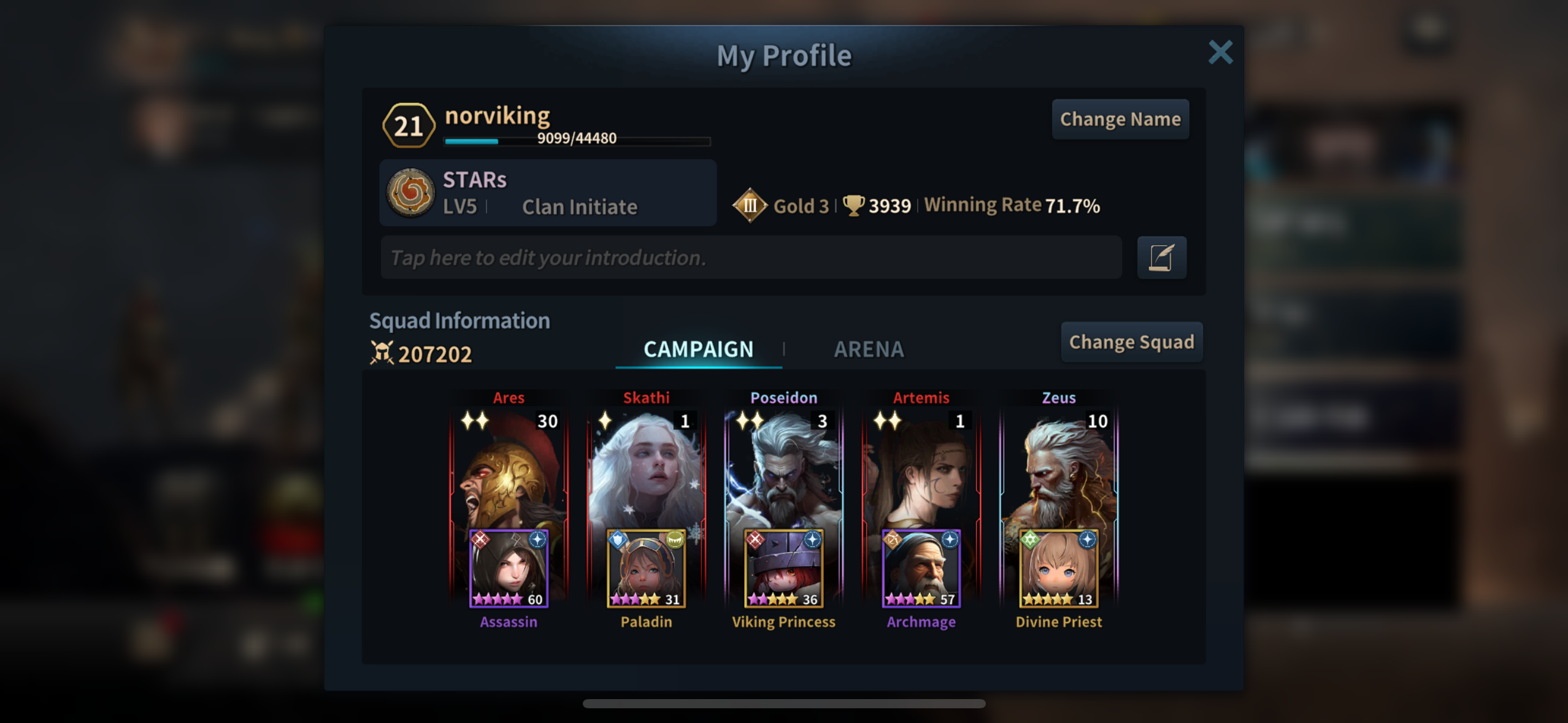Click the Gold 3 rank badge
This screenshot has height=723, width=1568.
click(x=750, y=205)
